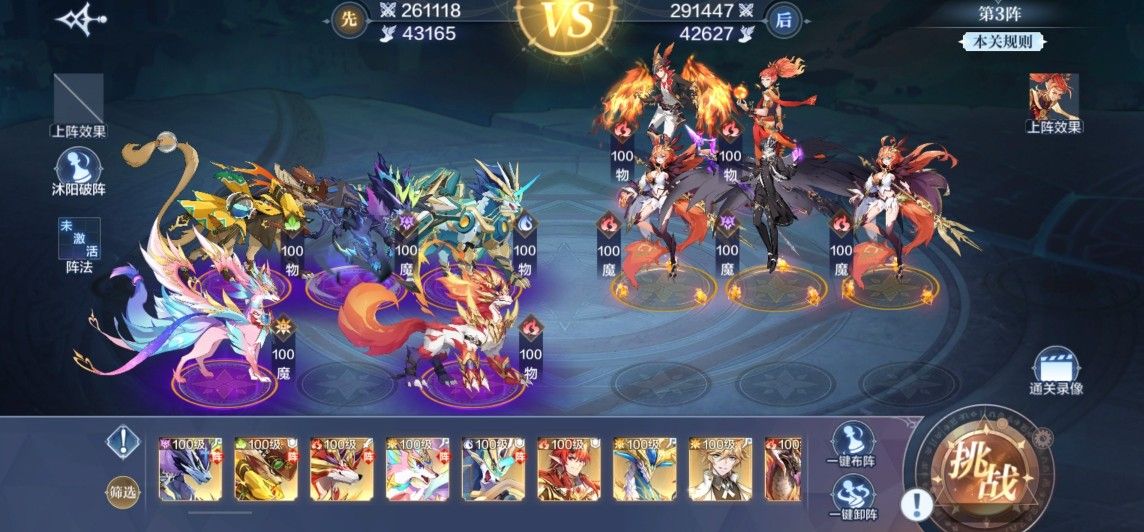Pick the red-haired warrior hero card
The image size is (1144, 532).
(x=567, y=468)
